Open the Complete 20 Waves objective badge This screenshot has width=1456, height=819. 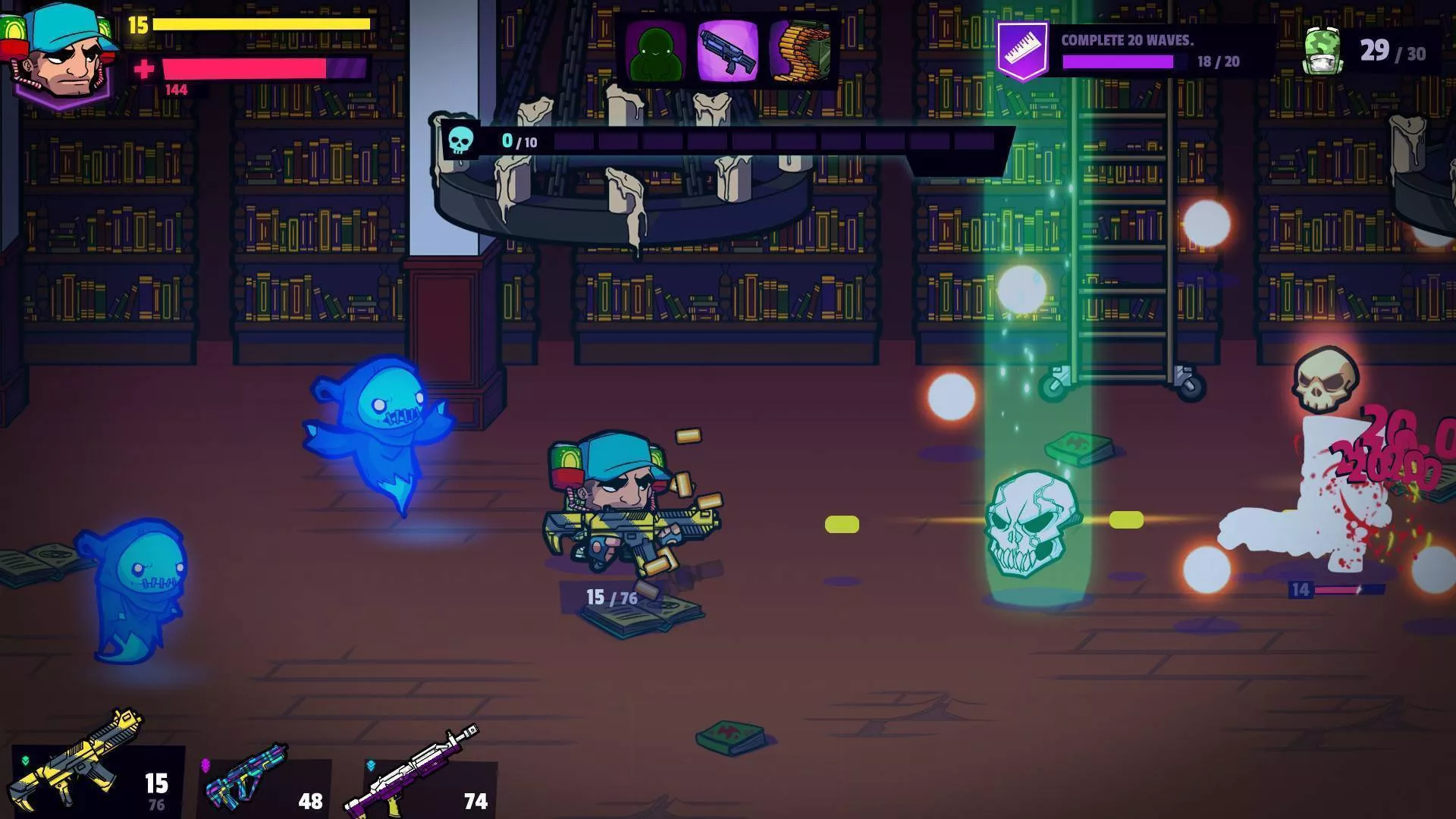point(1021,50)
